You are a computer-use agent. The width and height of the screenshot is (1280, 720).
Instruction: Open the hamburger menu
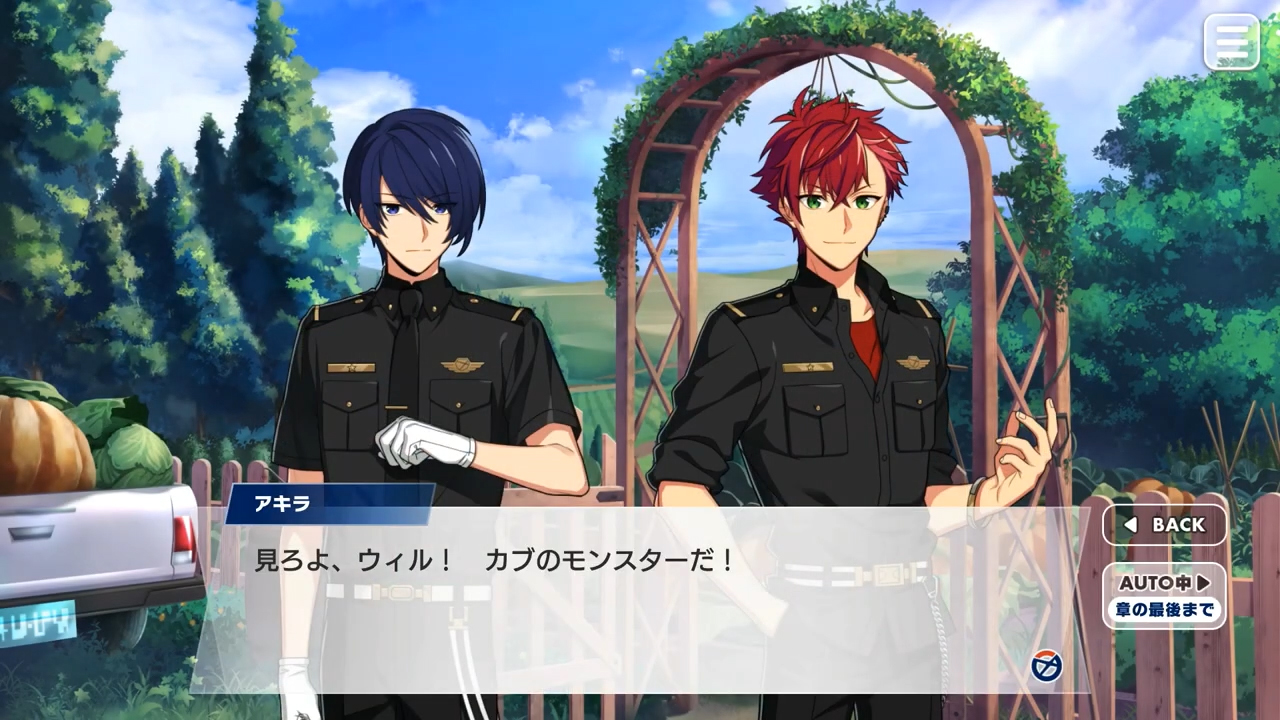click(x=1231, y=42)
